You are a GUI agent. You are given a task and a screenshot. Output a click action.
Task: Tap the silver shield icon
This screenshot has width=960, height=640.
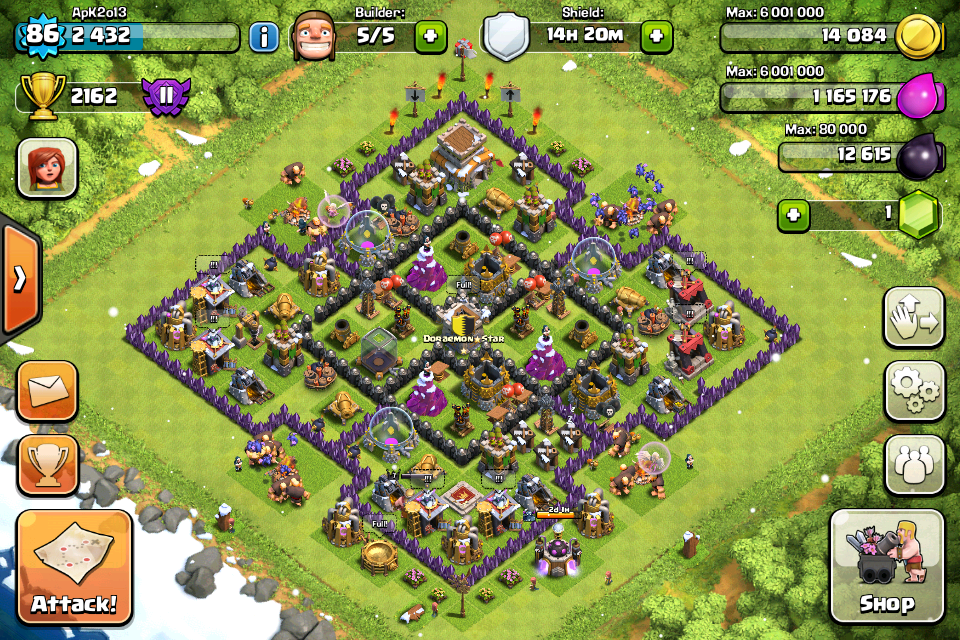(506, 38)
